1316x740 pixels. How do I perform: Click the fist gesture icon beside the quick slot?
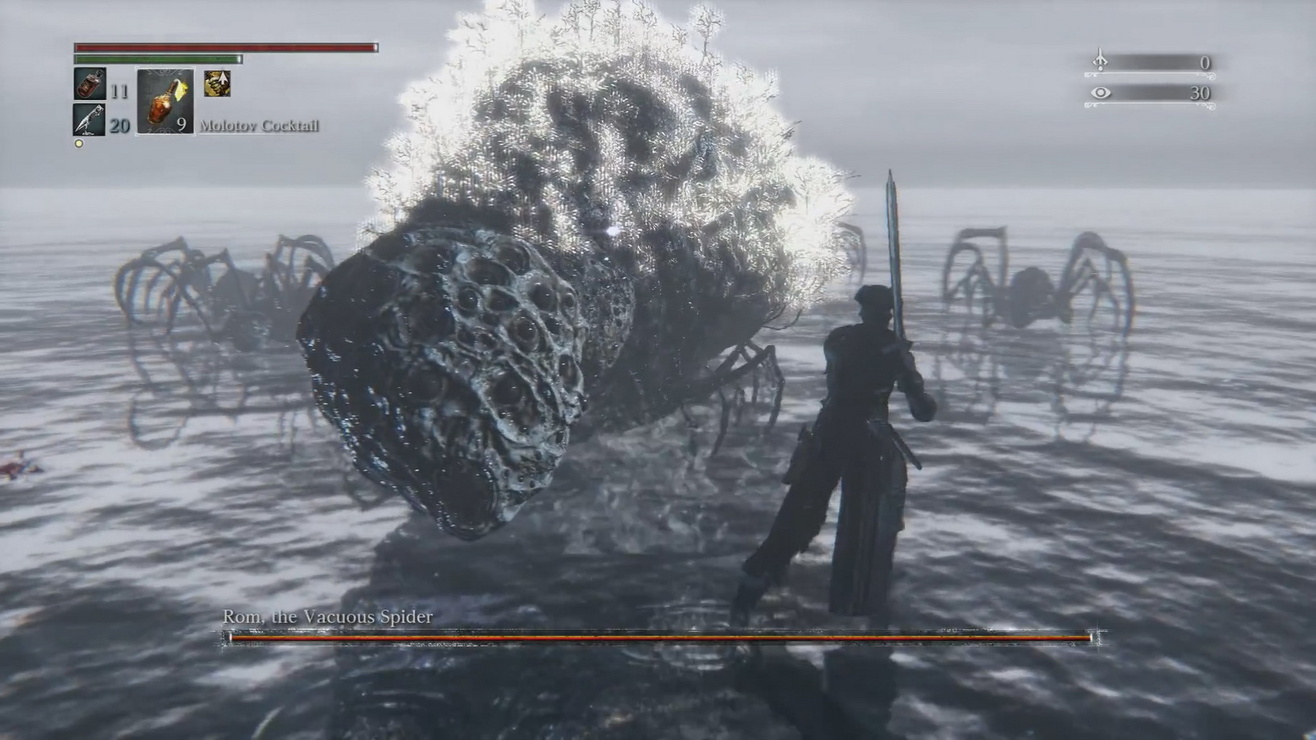coord(218,84)
